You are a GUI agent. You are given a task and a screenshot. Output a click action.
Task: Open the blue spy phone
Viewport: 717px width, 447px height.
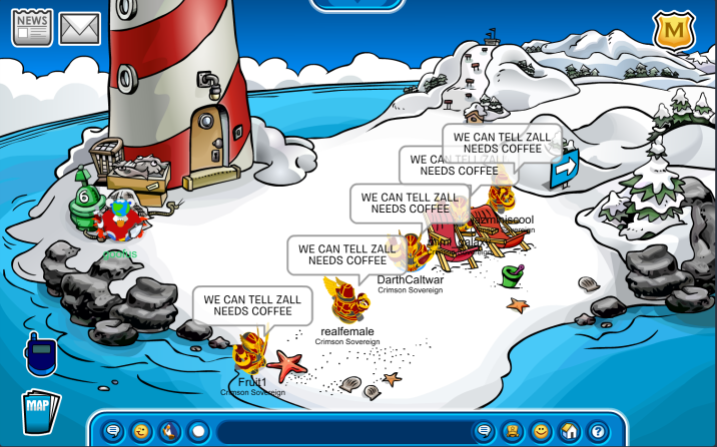(x=40, y=353)
